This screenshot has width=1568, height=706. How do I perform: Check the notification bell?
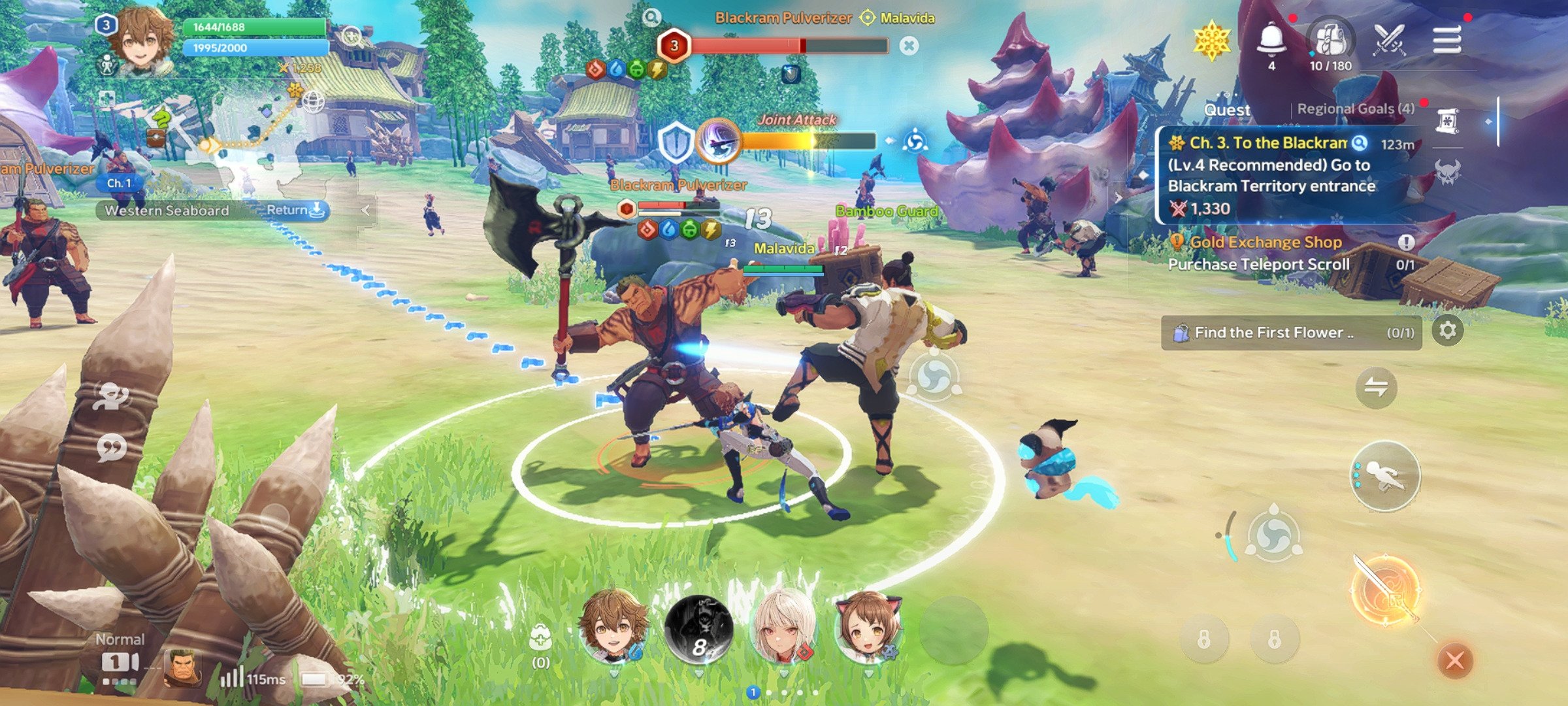pos(1271,41)
